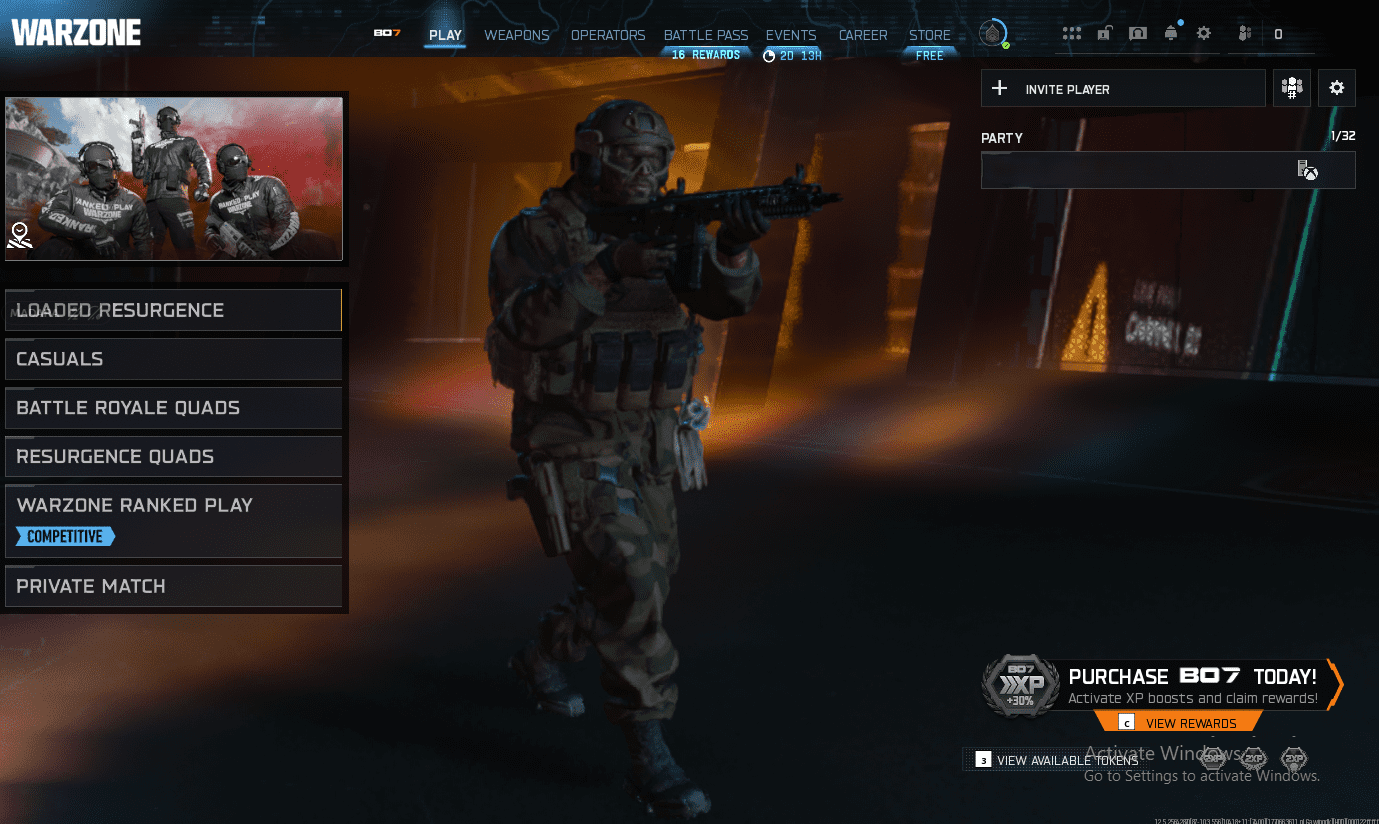Open the social friends icon near COD Points
Image resolution: width=1379 pixels, height=824 pixels.
pyautogui.click(x=1245, y=33)
